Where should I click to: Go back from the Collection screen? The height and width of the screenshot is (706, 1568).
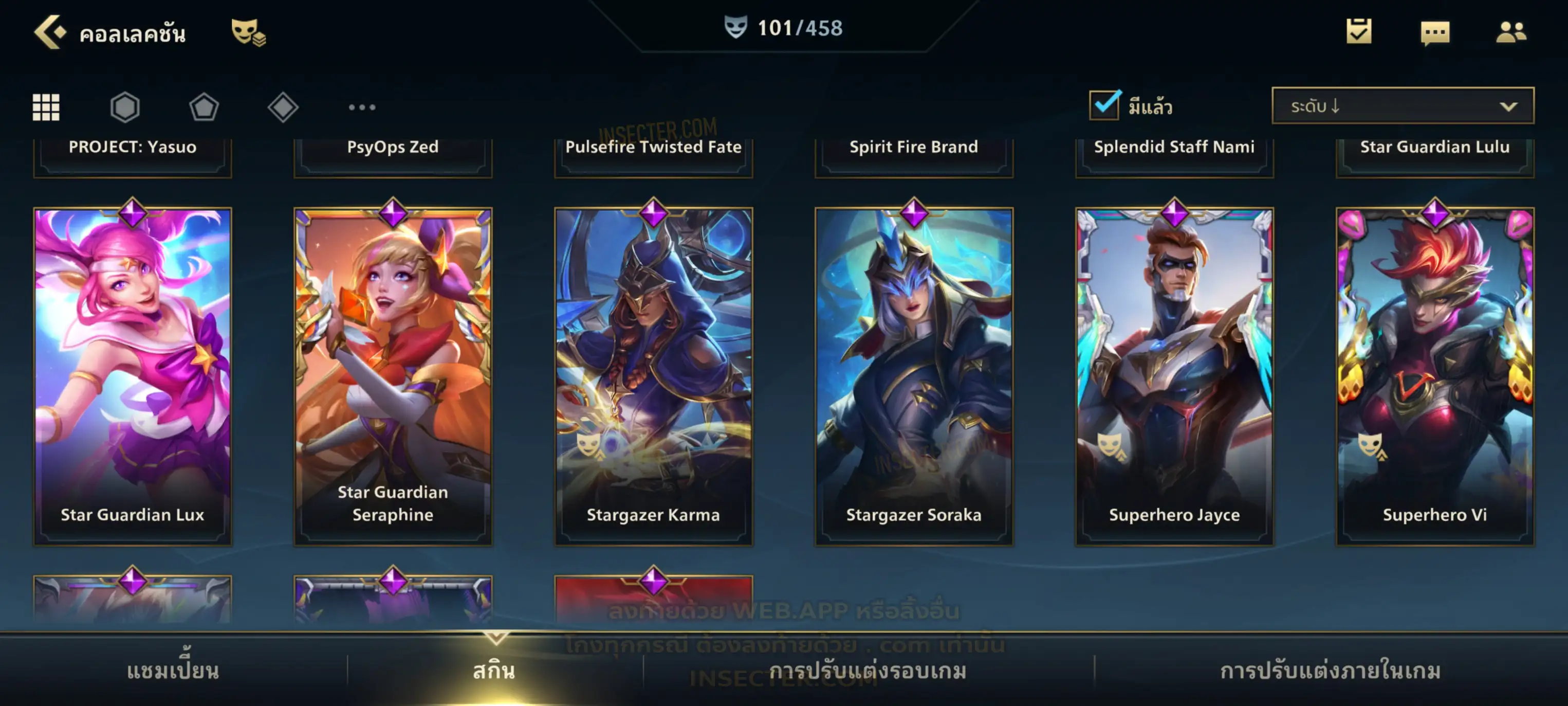pos(49,32)
